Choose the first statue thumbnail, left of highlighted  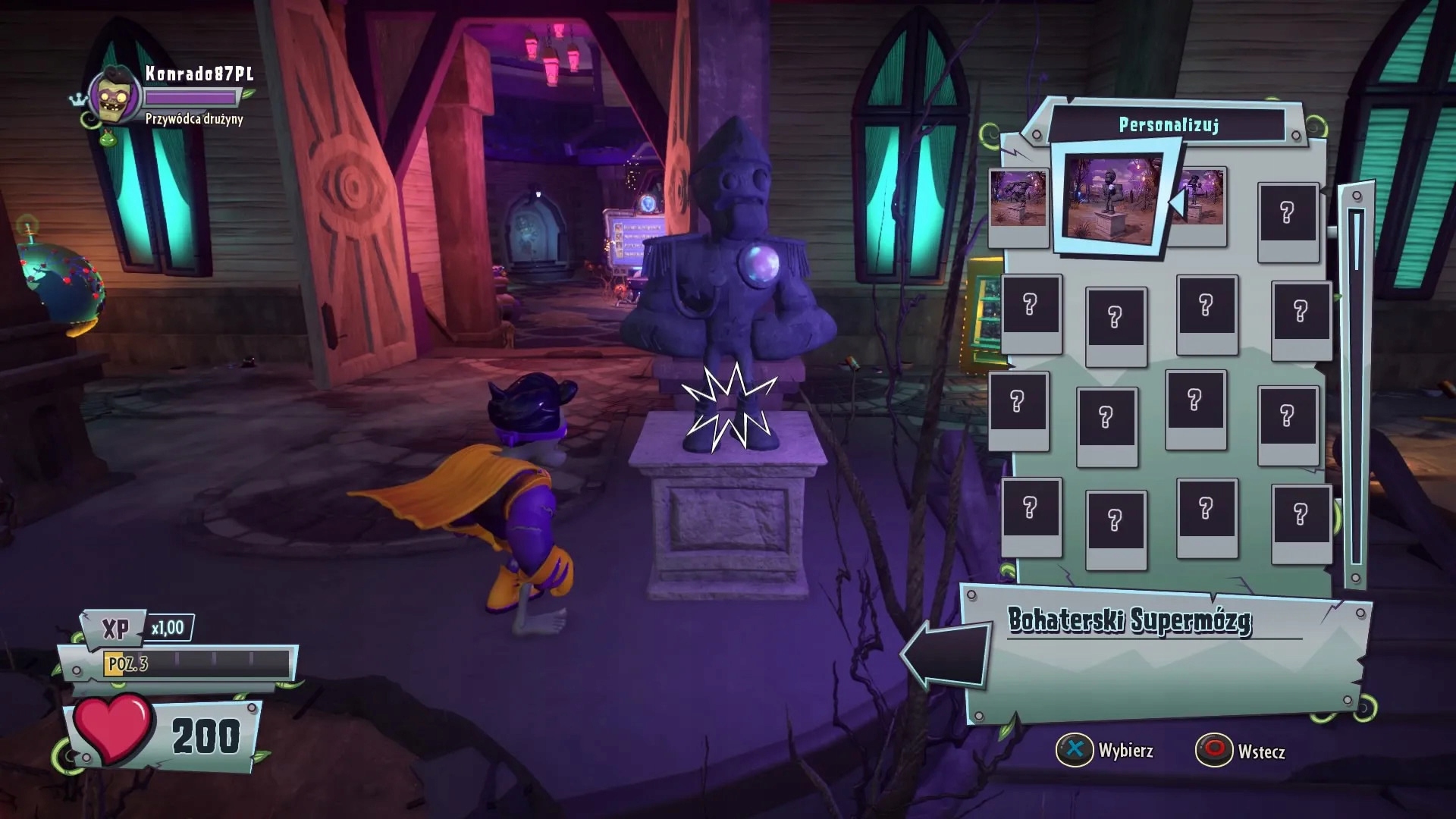(1018, 199)
